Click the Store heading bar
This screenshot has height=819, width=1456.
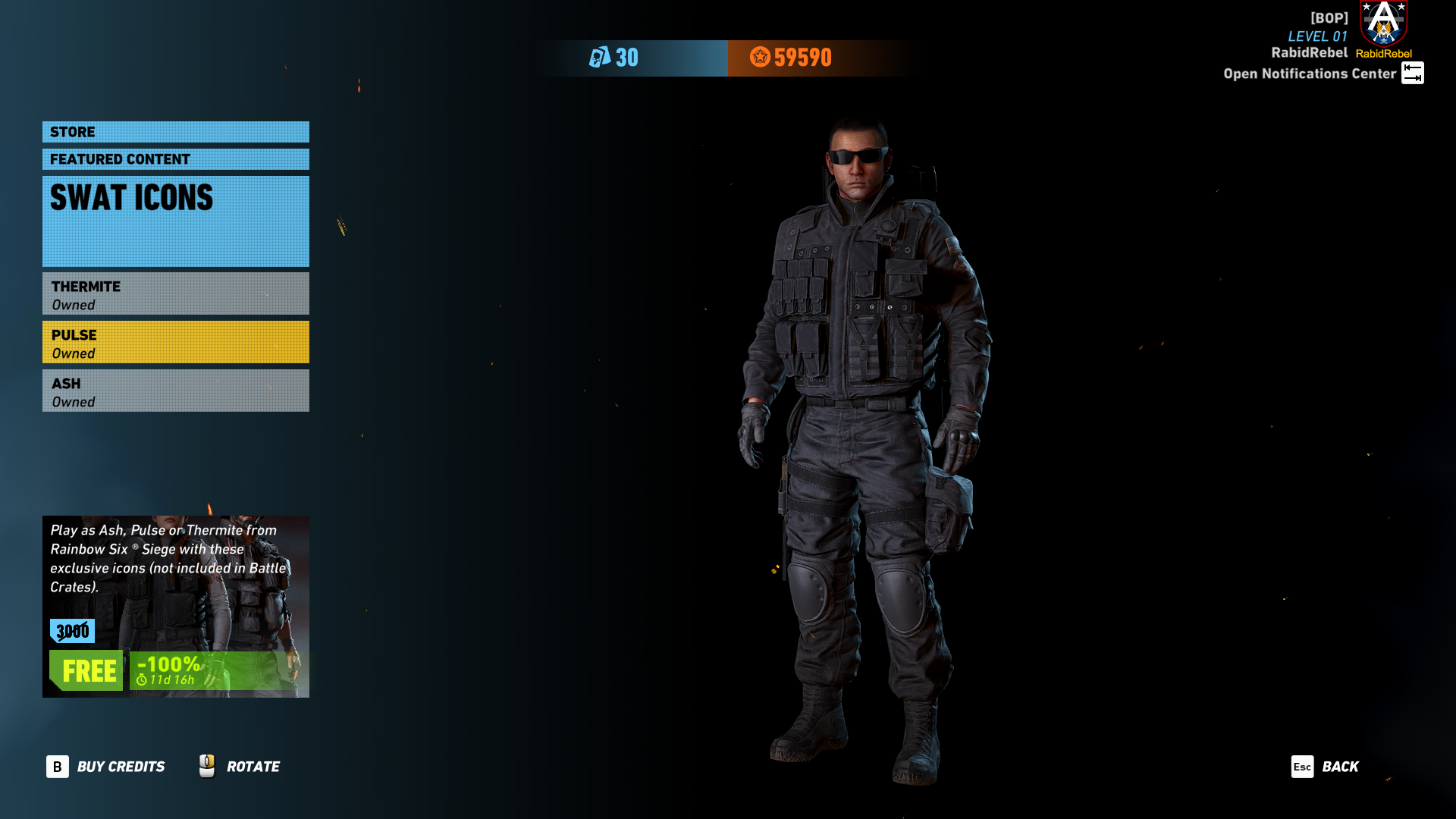[175, 132]
